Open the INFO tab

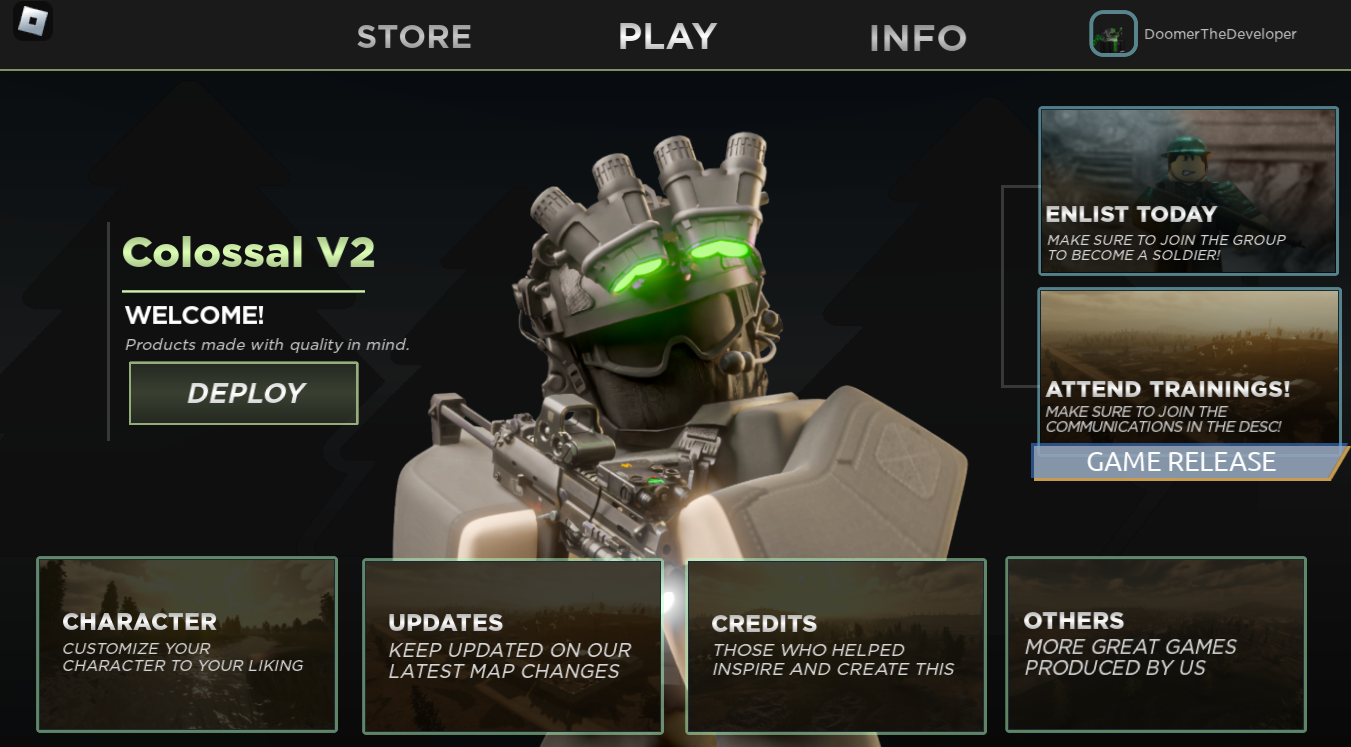[916, 37]
